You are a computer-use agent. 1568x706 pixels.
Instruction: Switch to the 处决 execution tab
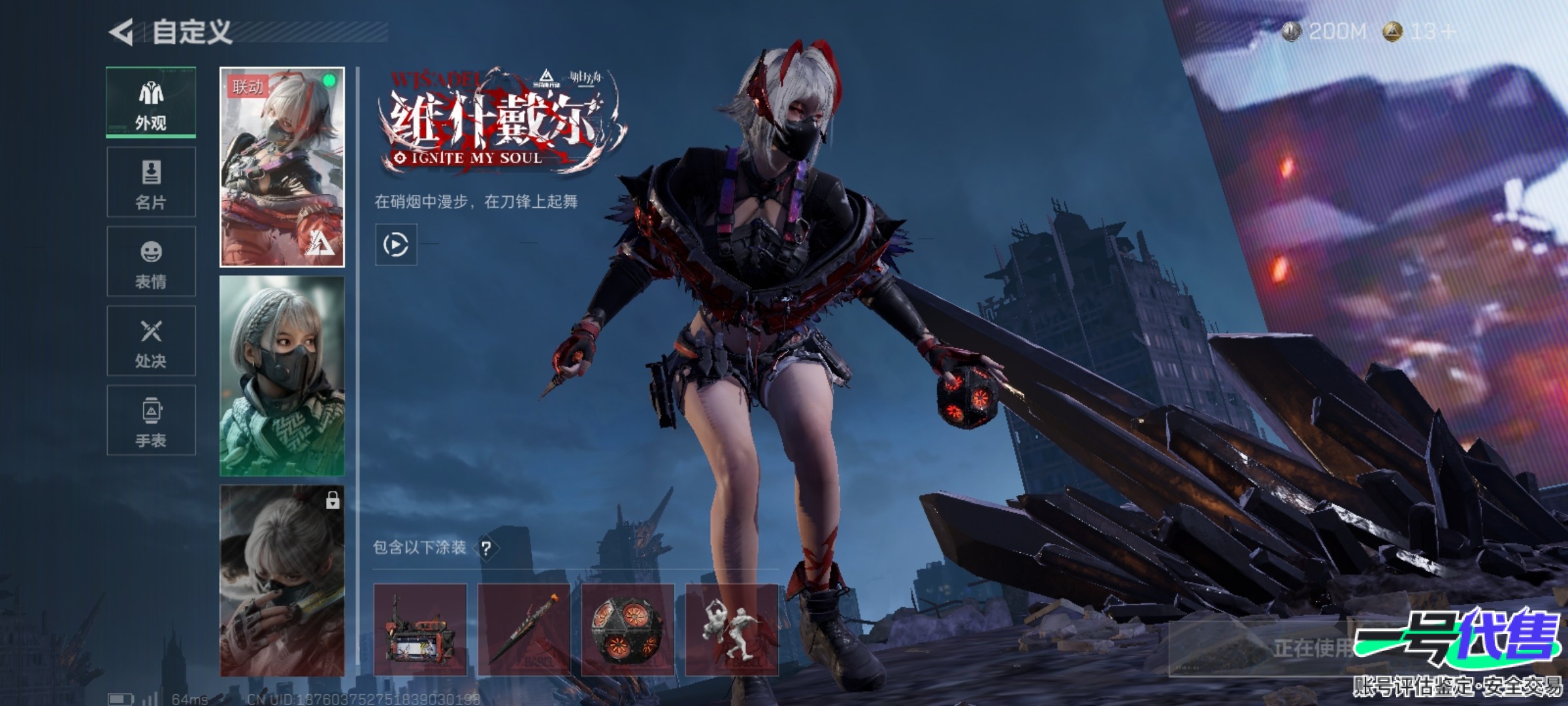[151, 341]
